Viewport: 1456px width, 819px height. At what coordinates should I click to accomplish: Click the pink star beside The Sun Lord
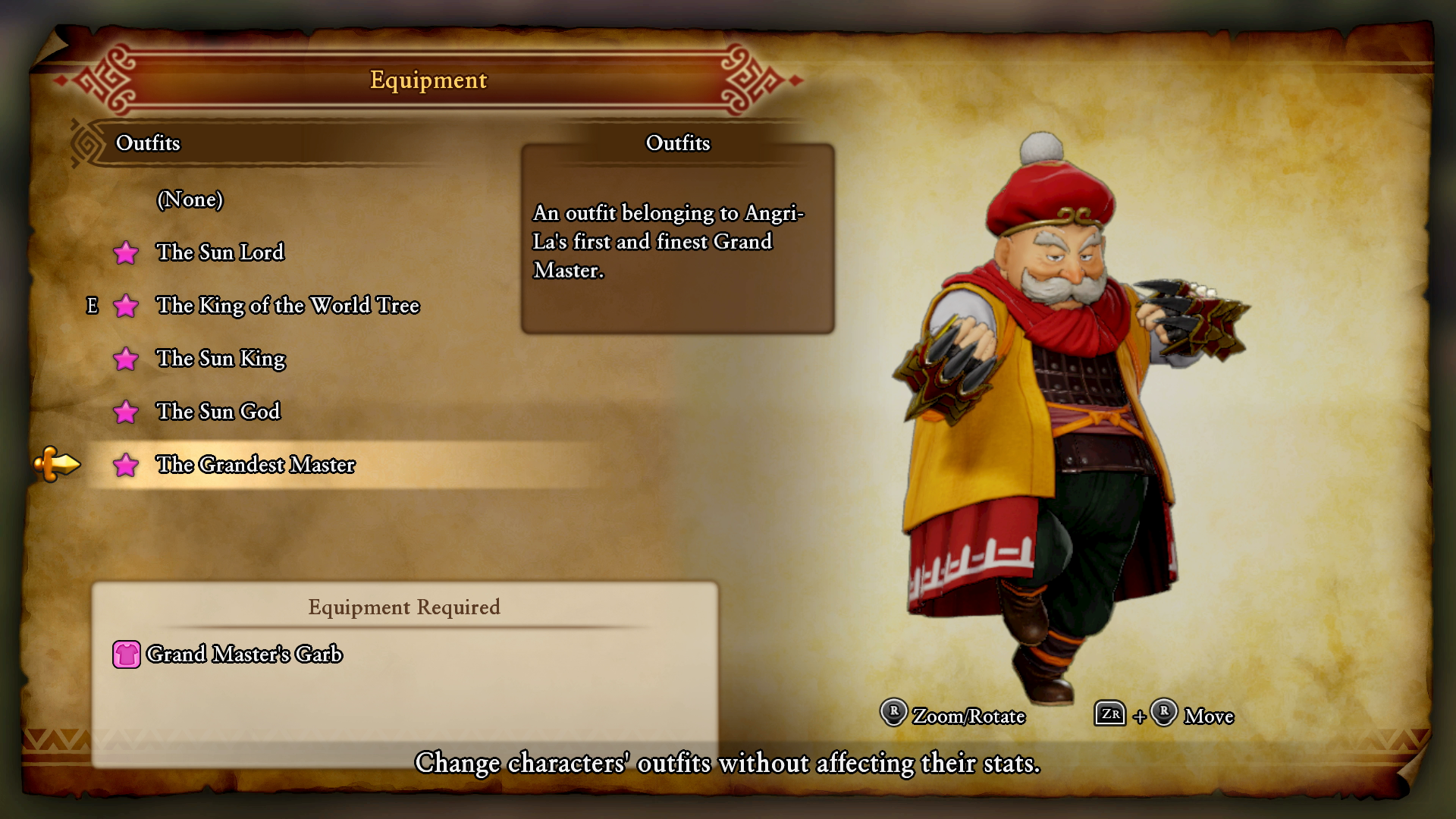127,253
